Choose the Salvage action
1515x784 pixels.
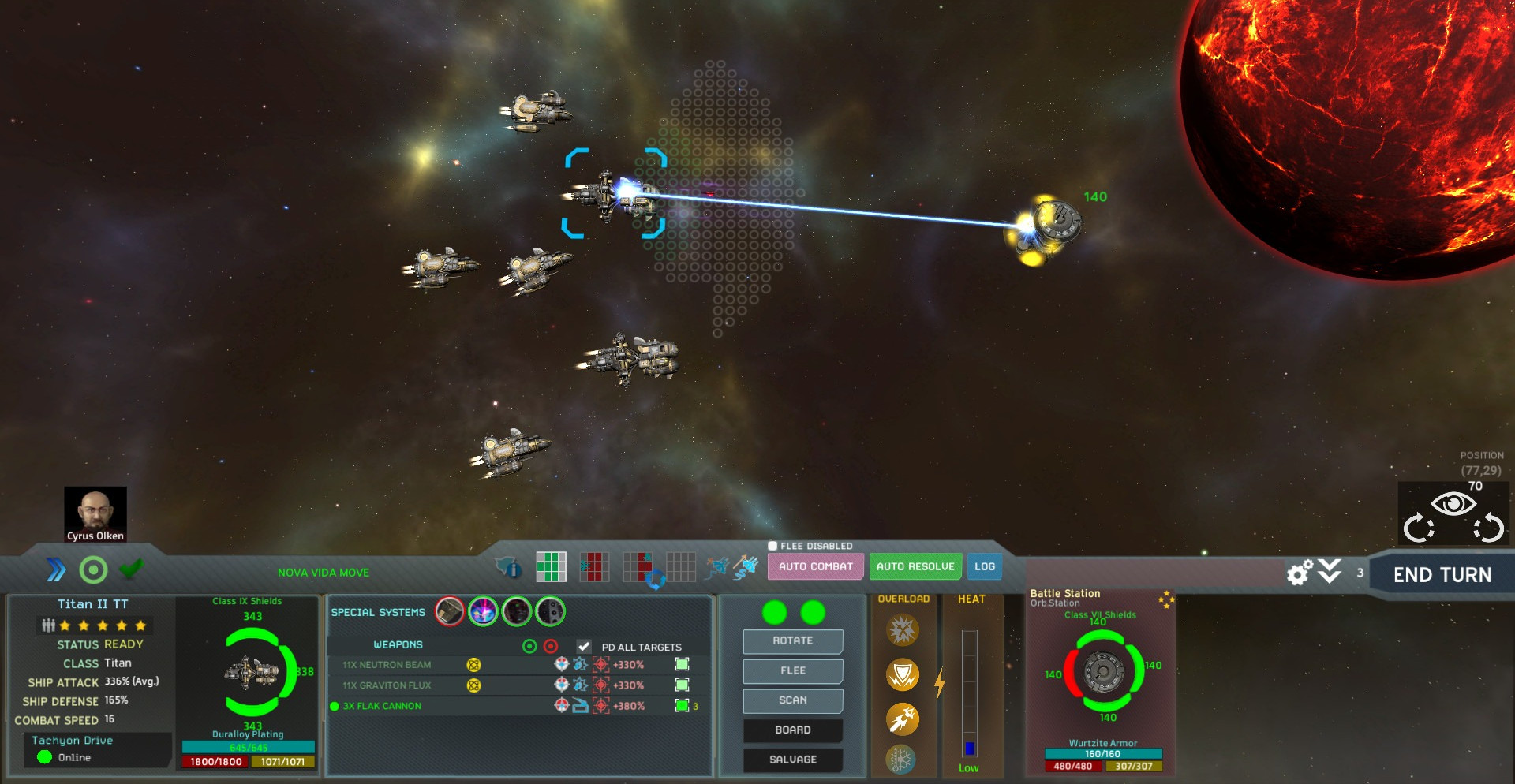(x=792, y=760)
